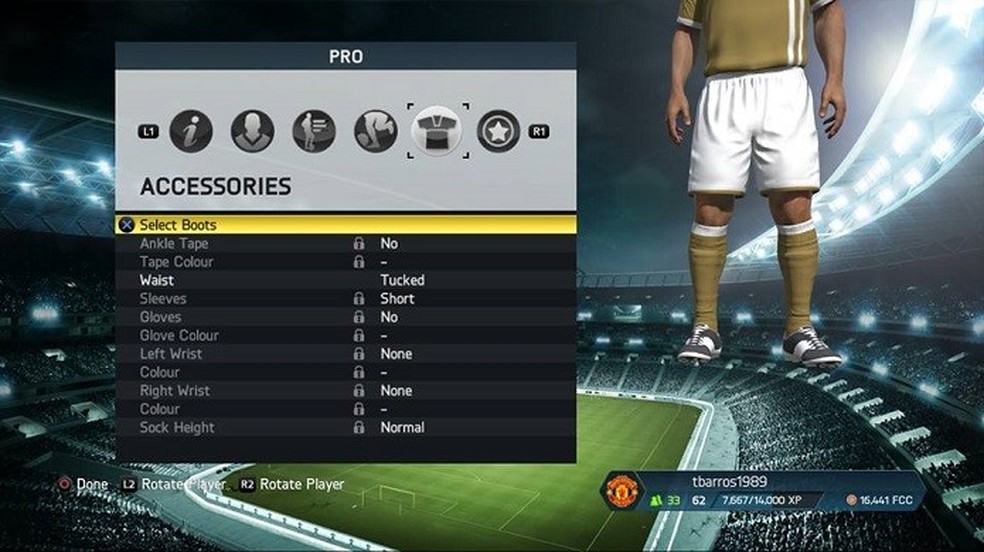Image resolution: width=984 pixels, height=552 pixels.
Task: Choose the shirt kit accessories tab
Action: (437, 131)
